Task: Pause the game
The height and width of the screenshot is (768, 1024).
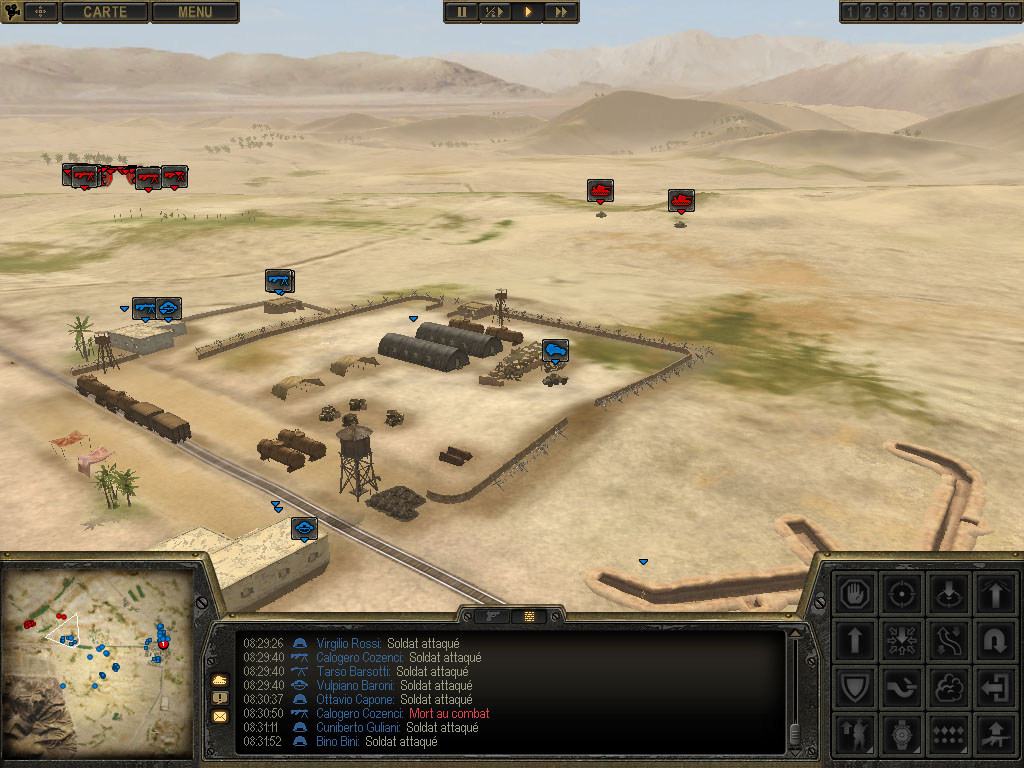Action: (x=461, y=12)
